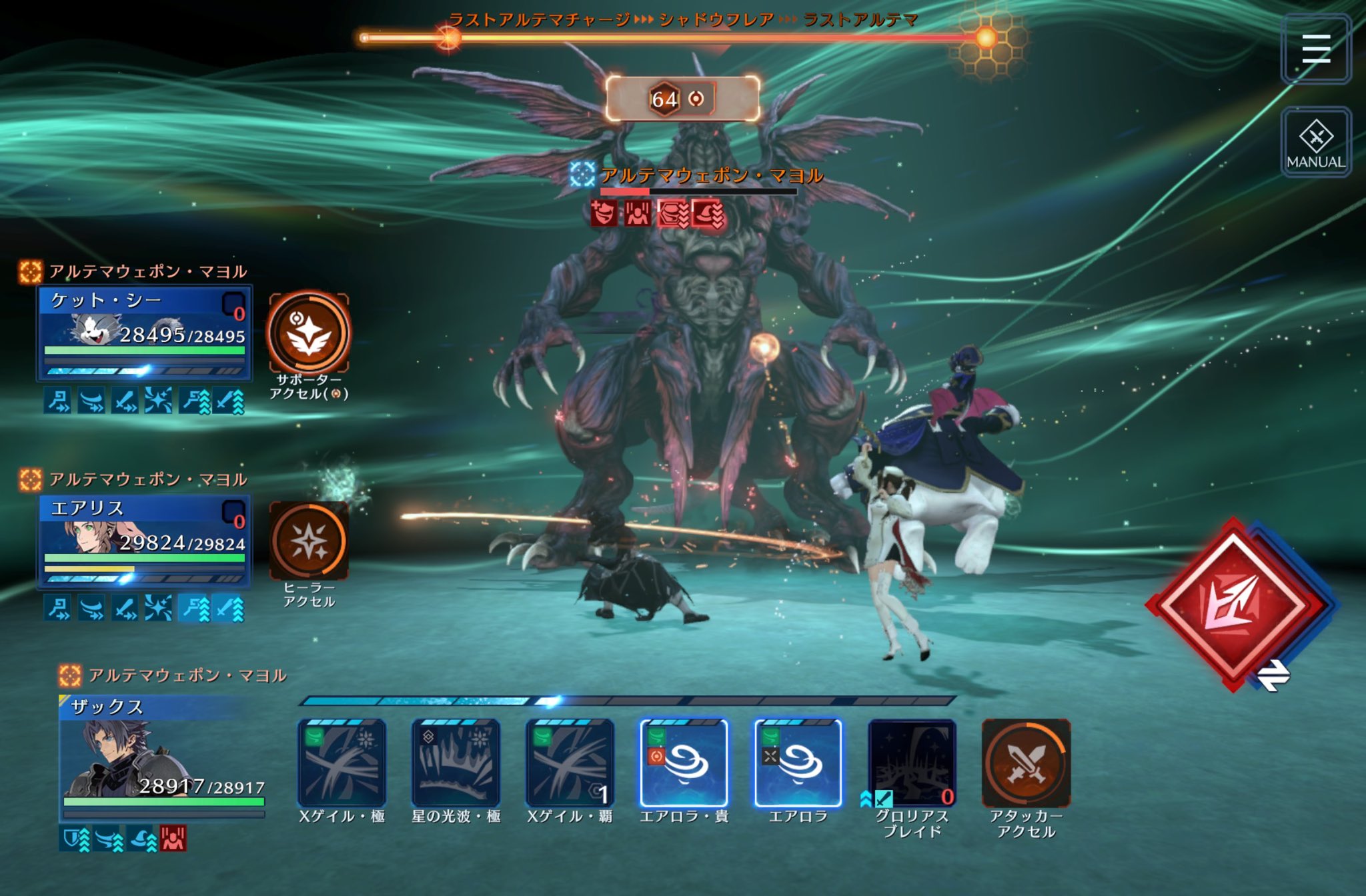
Task: Select Cait Sith's character panel
Action: click(144, 333)
